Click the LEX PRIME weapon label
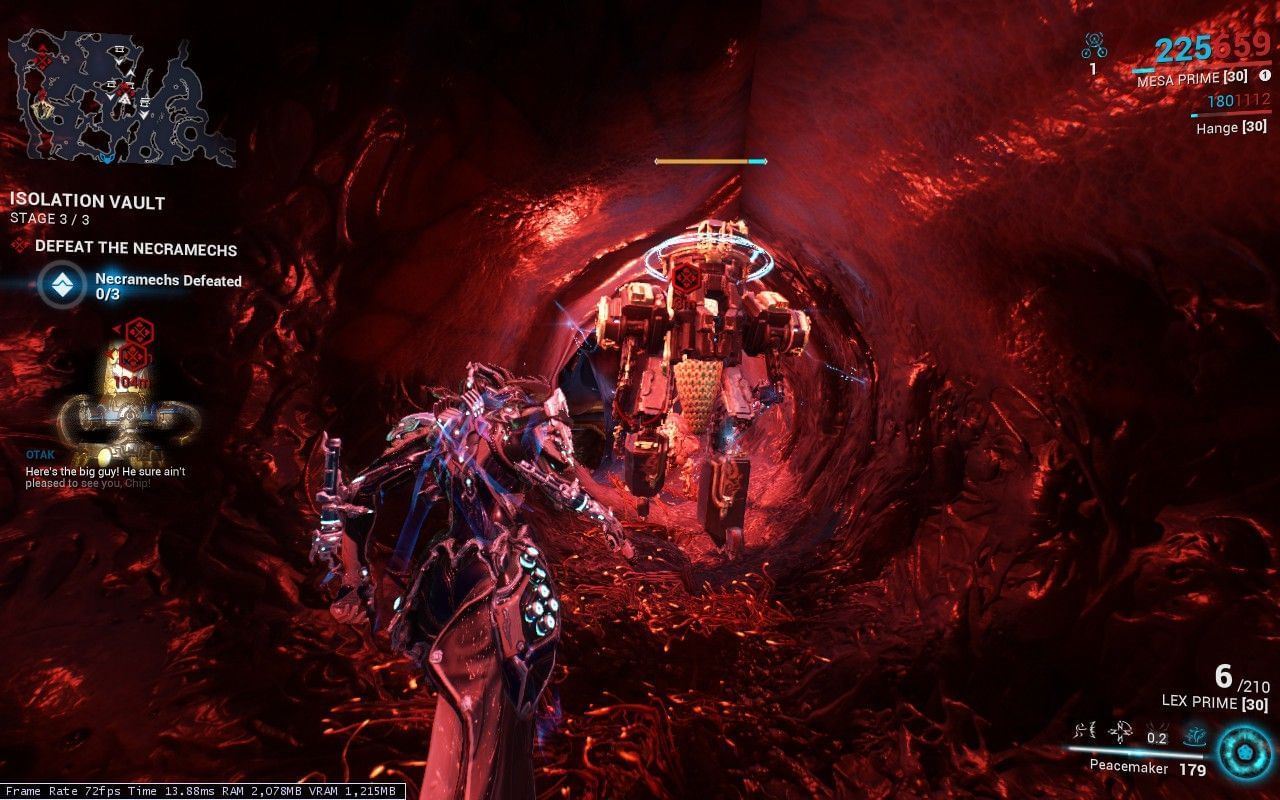This screenshot has height=800, width=1280. 1215,703
